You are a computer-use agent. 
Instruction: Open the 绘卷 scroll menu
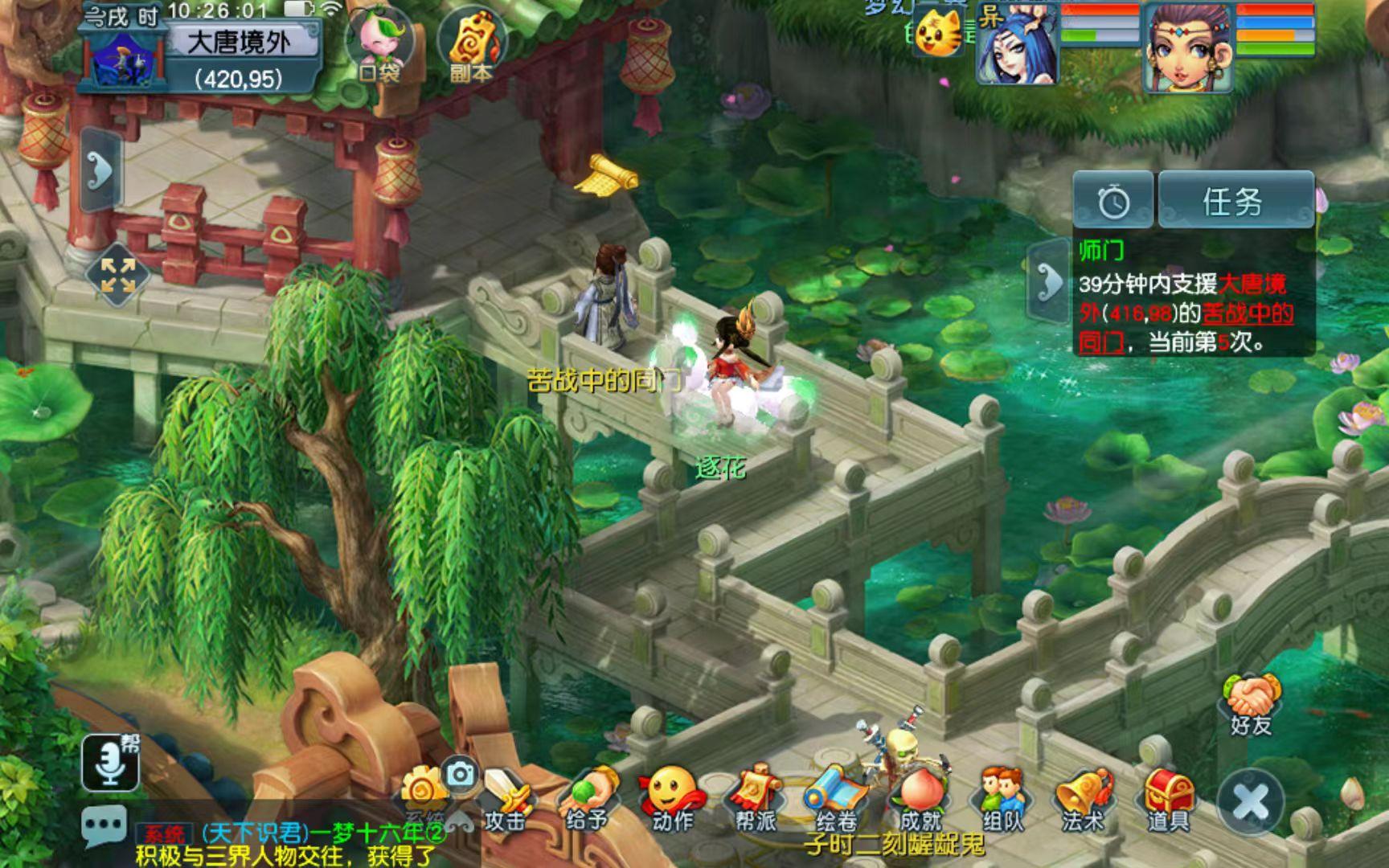click(837, 799)
